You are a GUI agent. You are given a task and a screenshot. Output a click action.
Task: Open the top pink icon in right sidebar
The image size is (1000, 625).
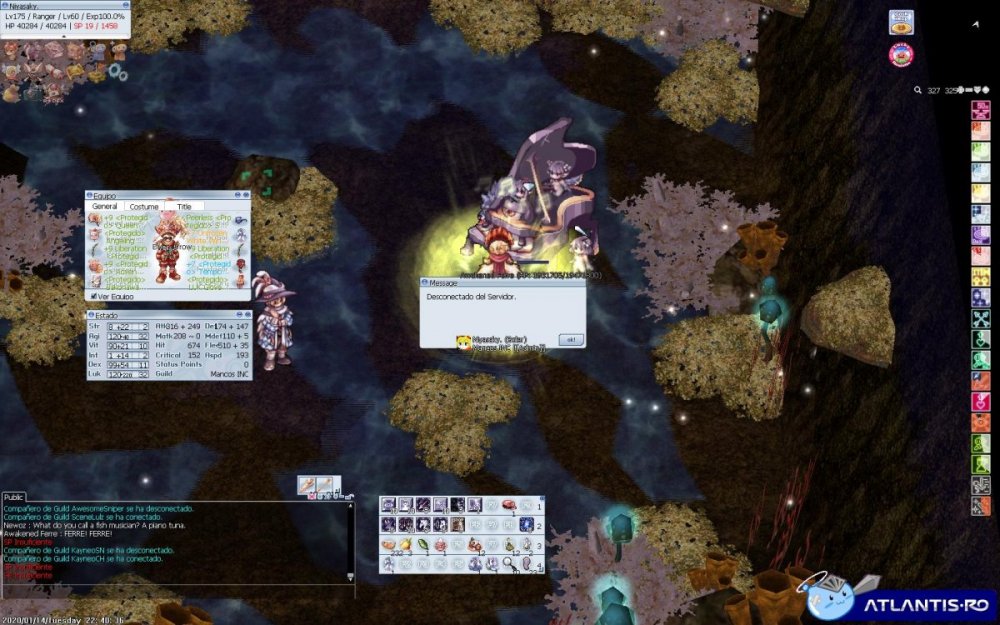point(980,110)
